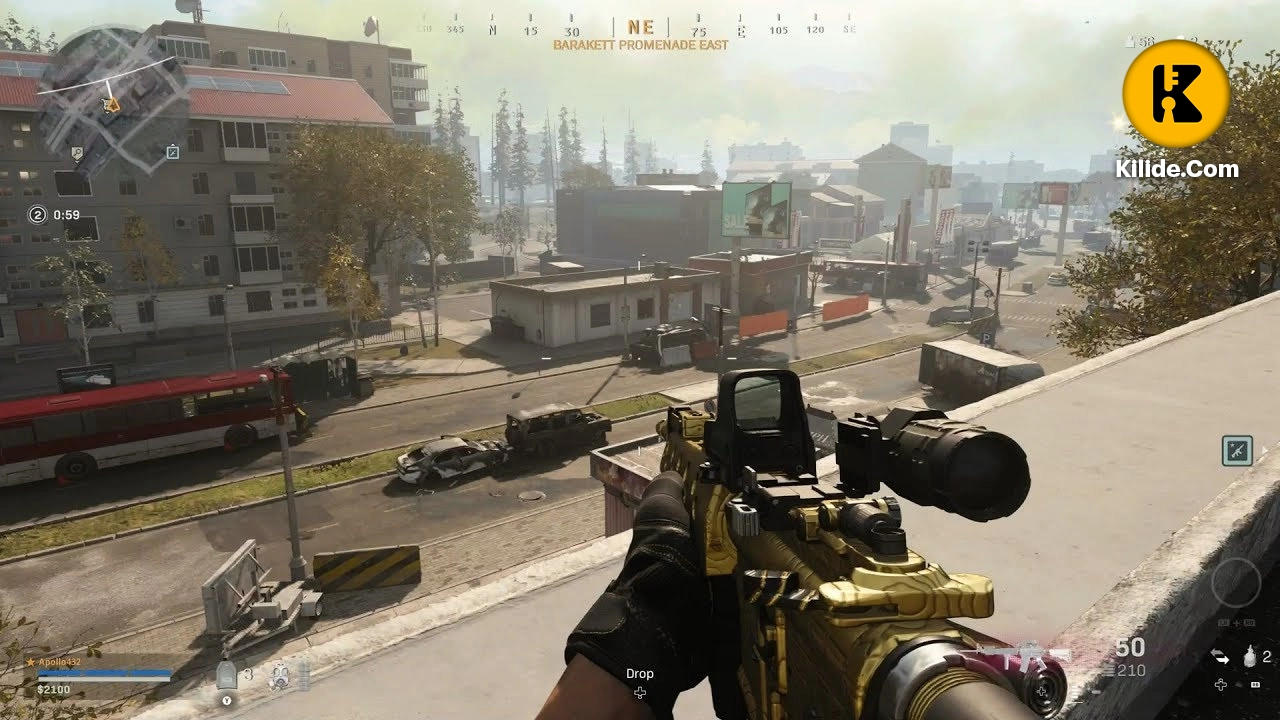
Task: Toggle the circled number 2 beside the timer
Action: coord(38,214)
